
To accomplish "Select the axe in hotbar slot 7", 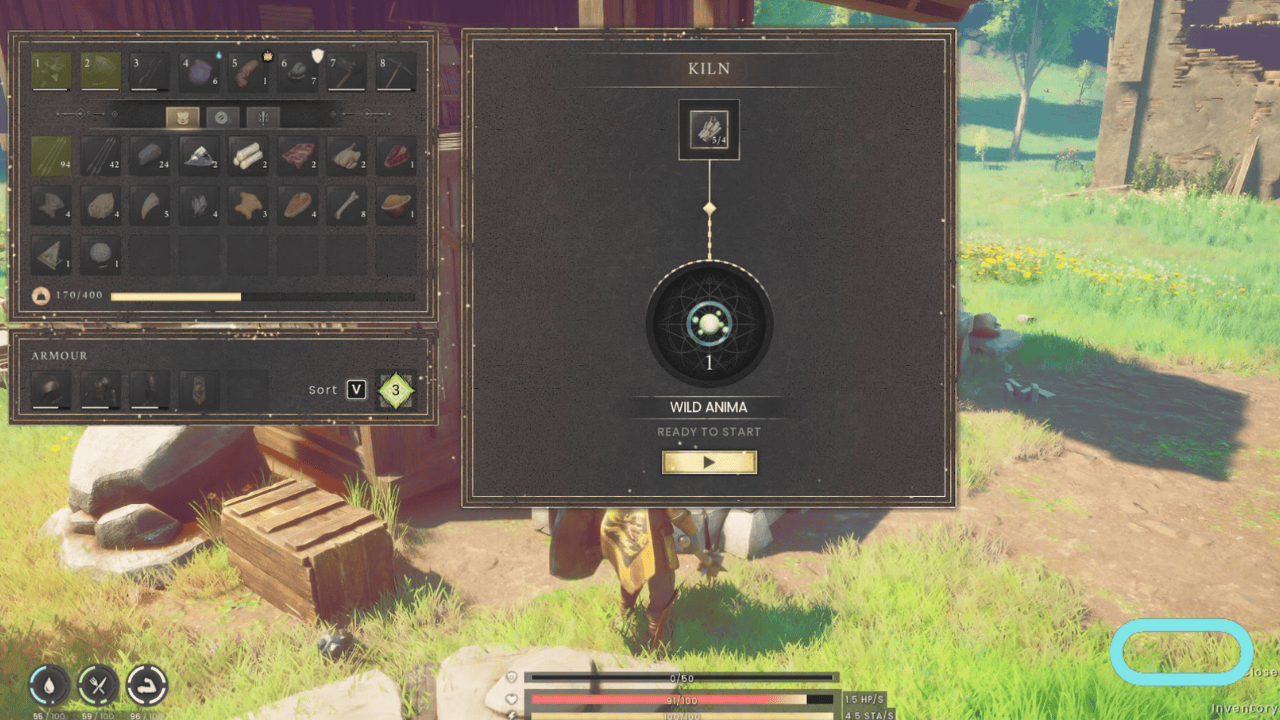I will [347, 71].
